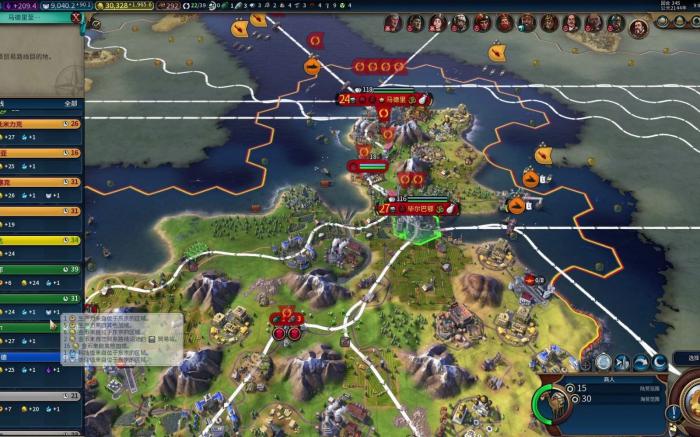Click the curved-arrow skip turn unit action
The image size is (700, 437).
click(640, 362)
